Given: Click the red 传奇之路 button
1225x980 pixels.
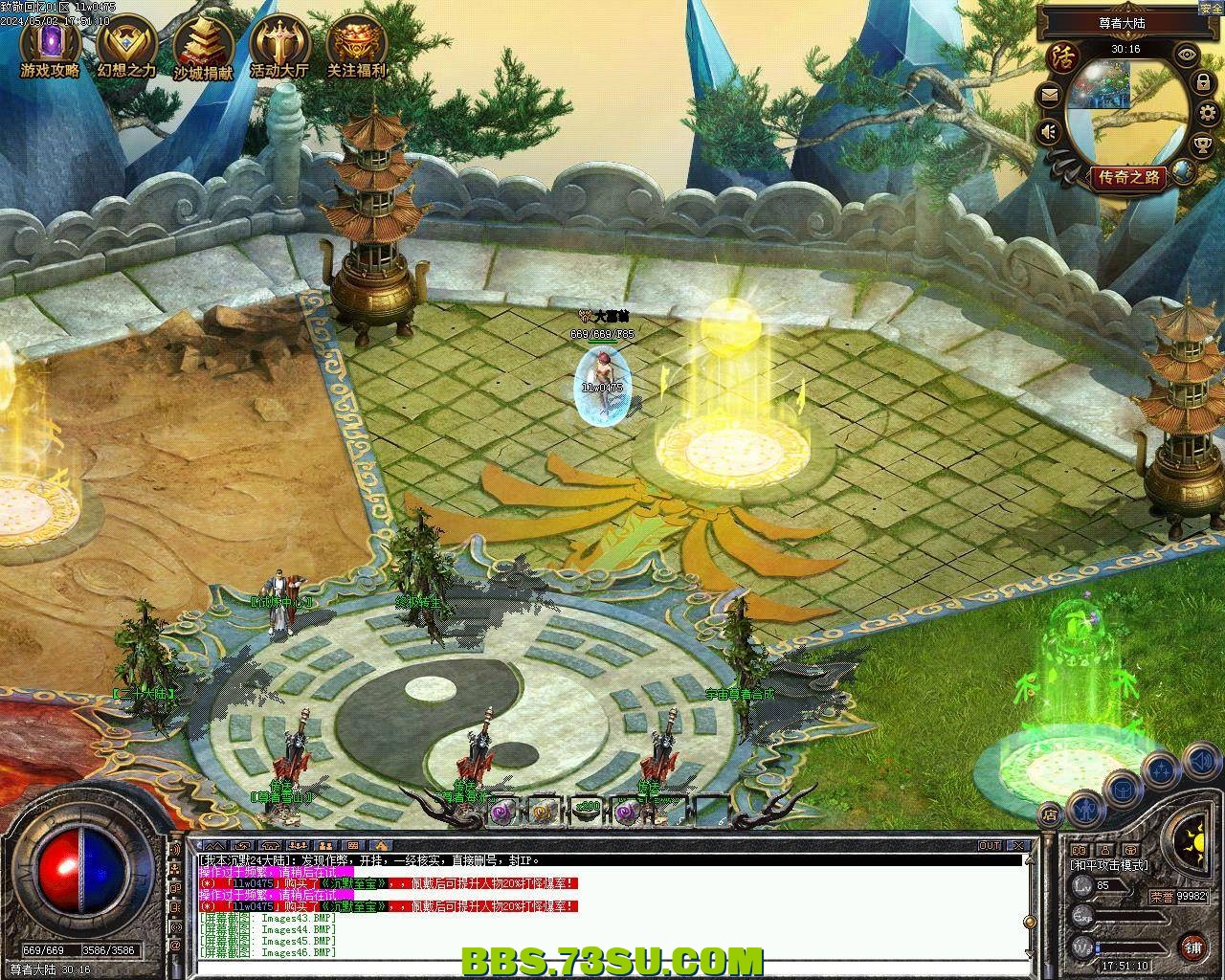Looking at the screenshot, I should pos(1129,177).
